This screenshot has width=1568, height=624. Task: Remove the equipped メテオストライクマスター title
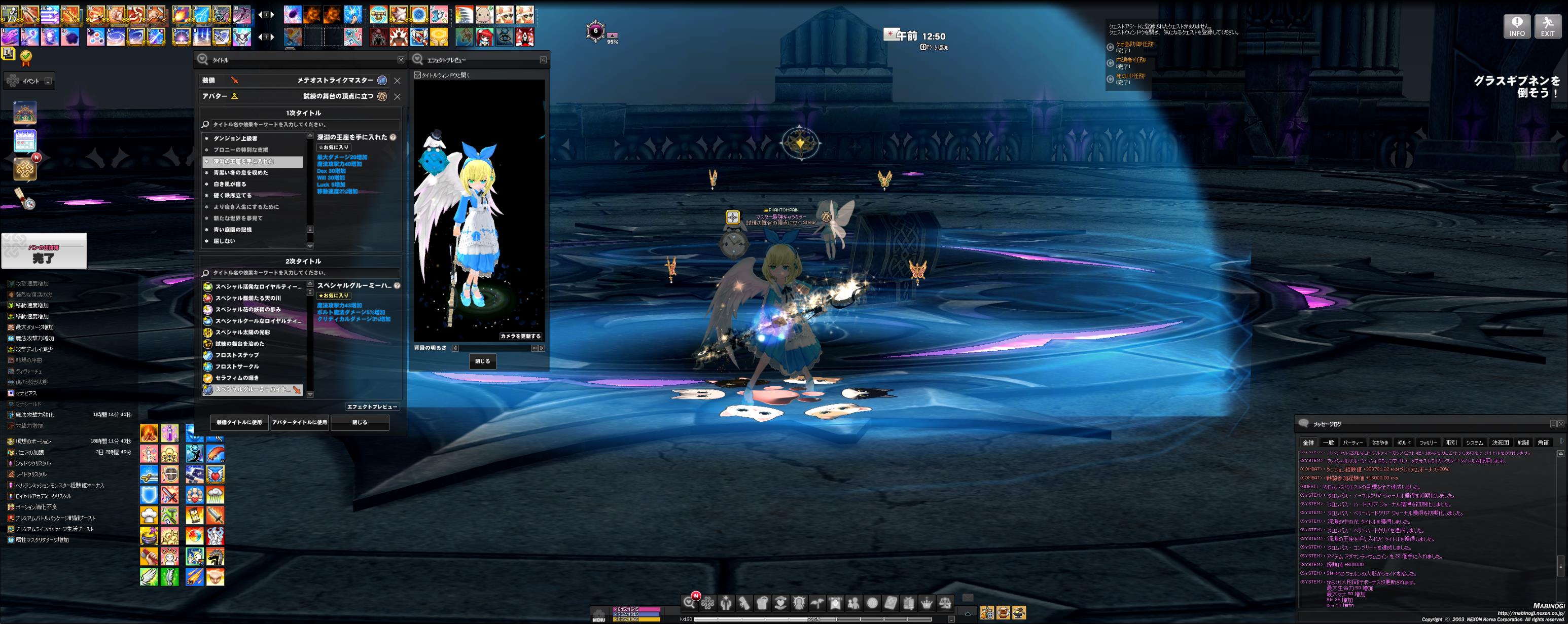click(x=398, y=80)
